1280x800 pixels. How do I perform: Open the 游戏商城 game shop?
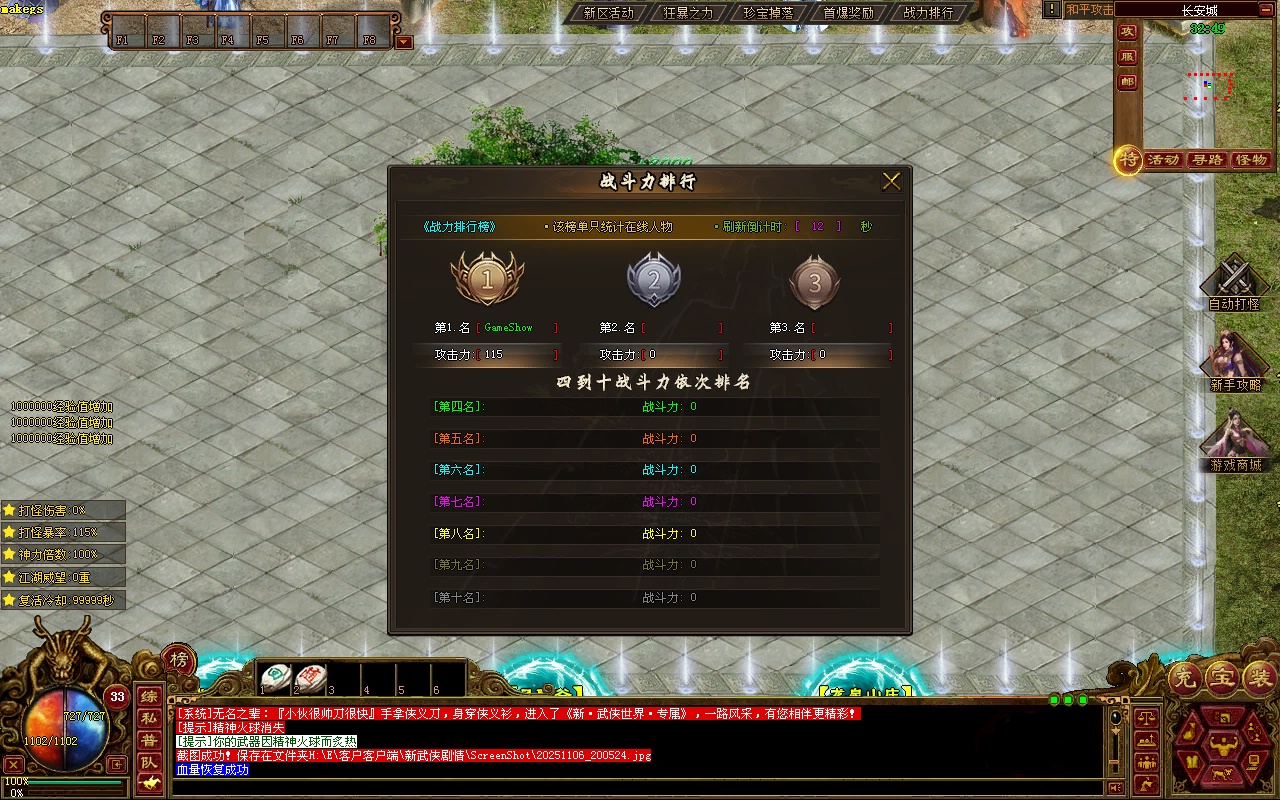coord(1235,442)
